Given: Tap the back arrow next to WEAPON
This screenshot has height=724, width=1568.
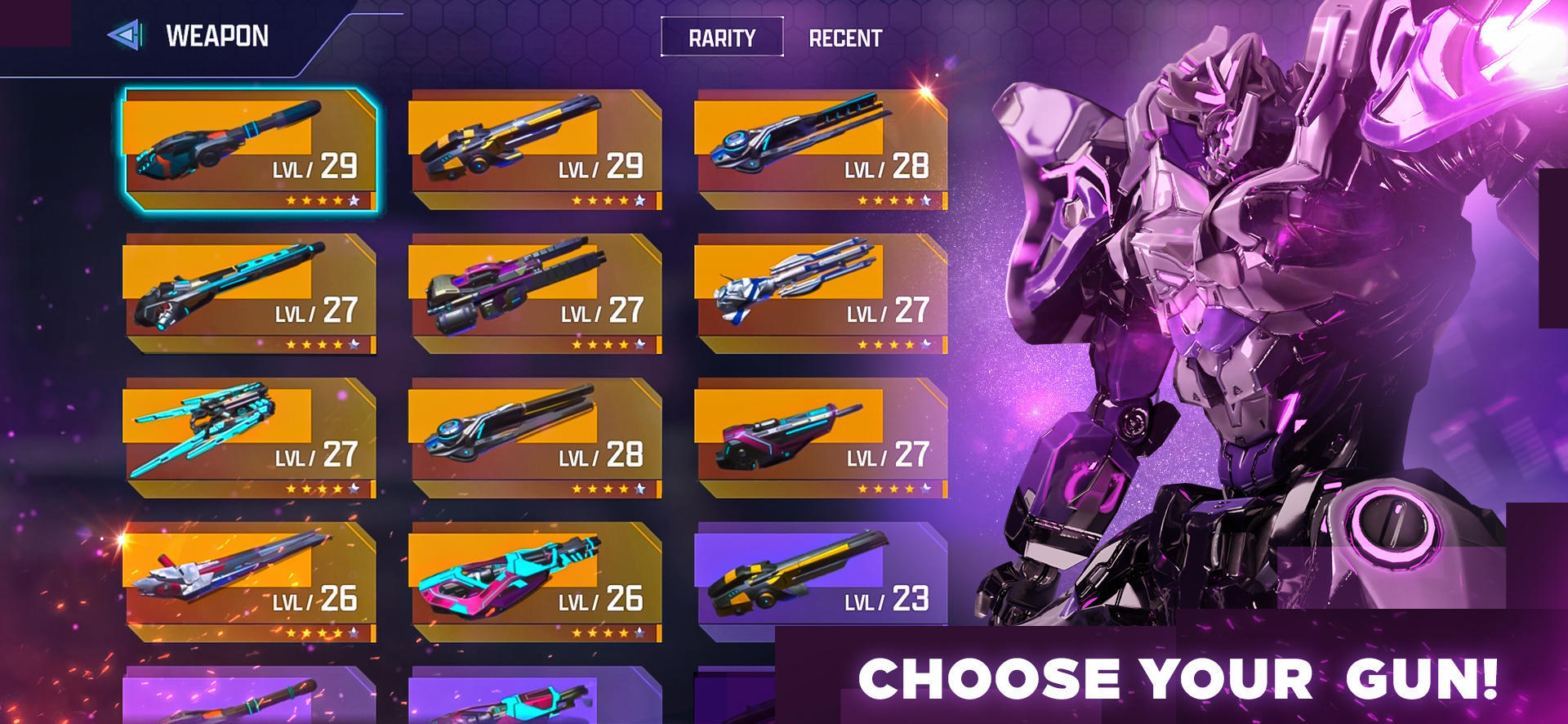Looking at the screenshot, I should click(123, 36).
